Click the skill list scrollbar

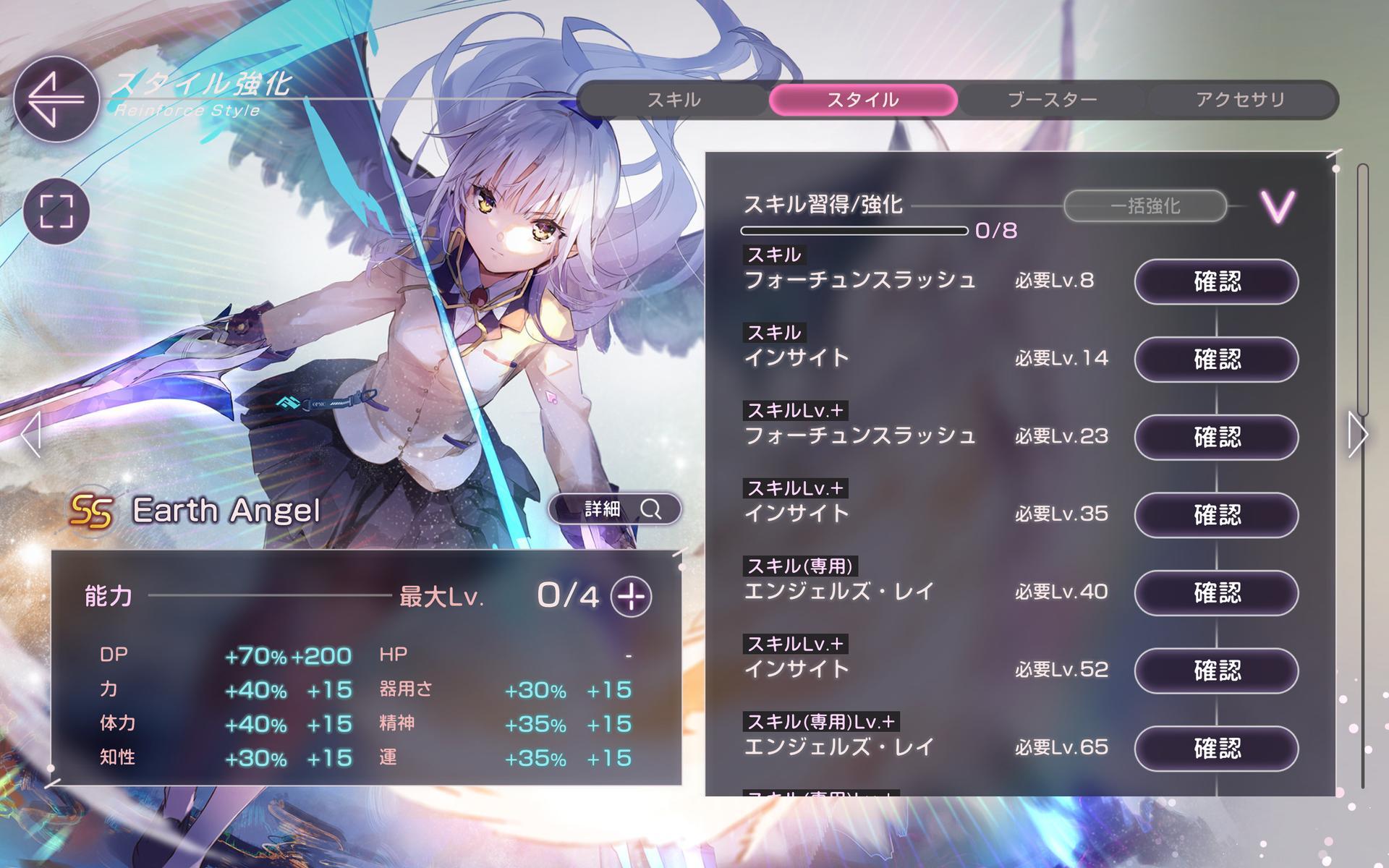click(1363, 289)
